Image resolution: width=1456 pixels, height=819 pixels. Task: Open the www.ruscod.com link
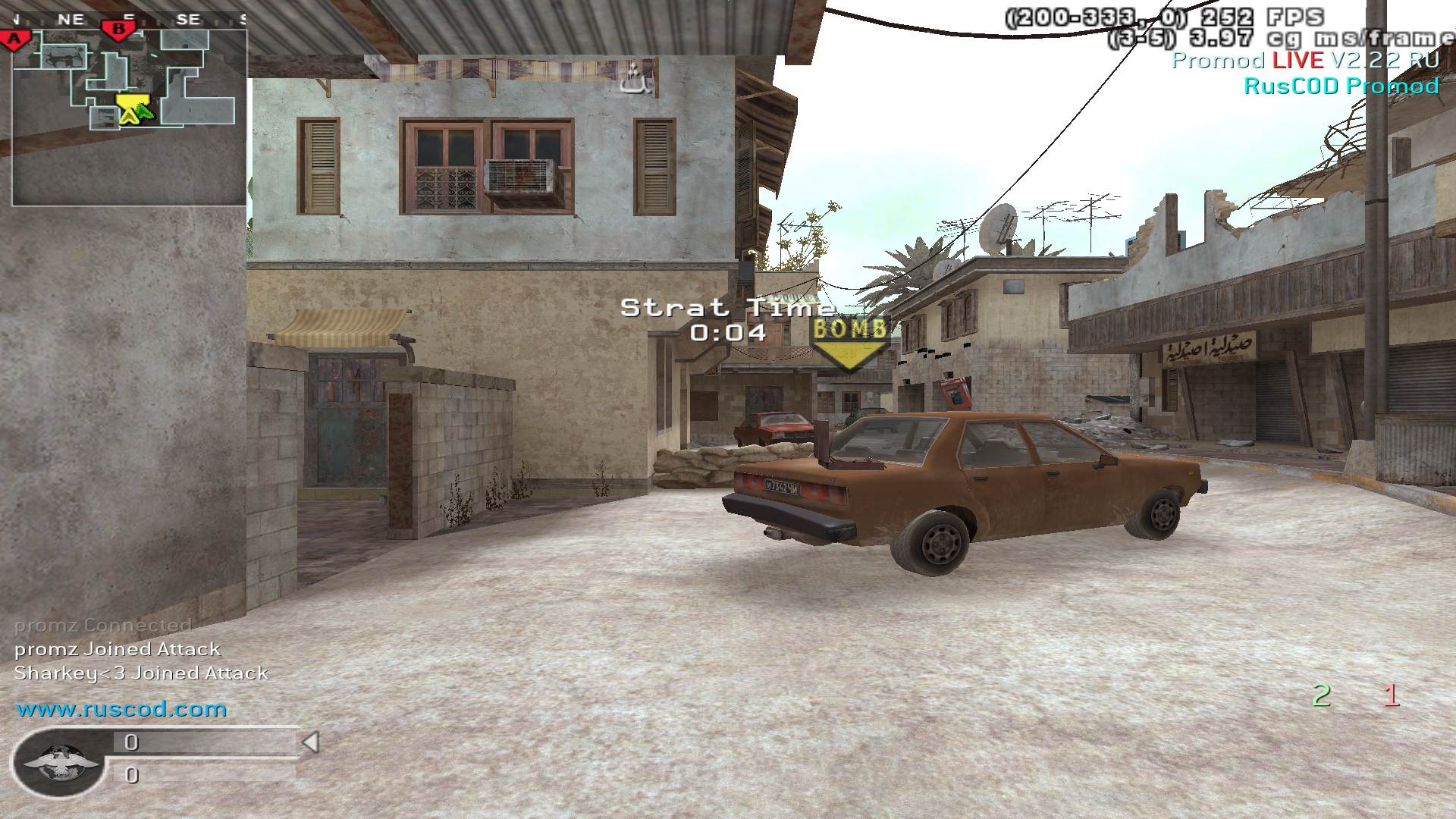(x=122, y=710)
